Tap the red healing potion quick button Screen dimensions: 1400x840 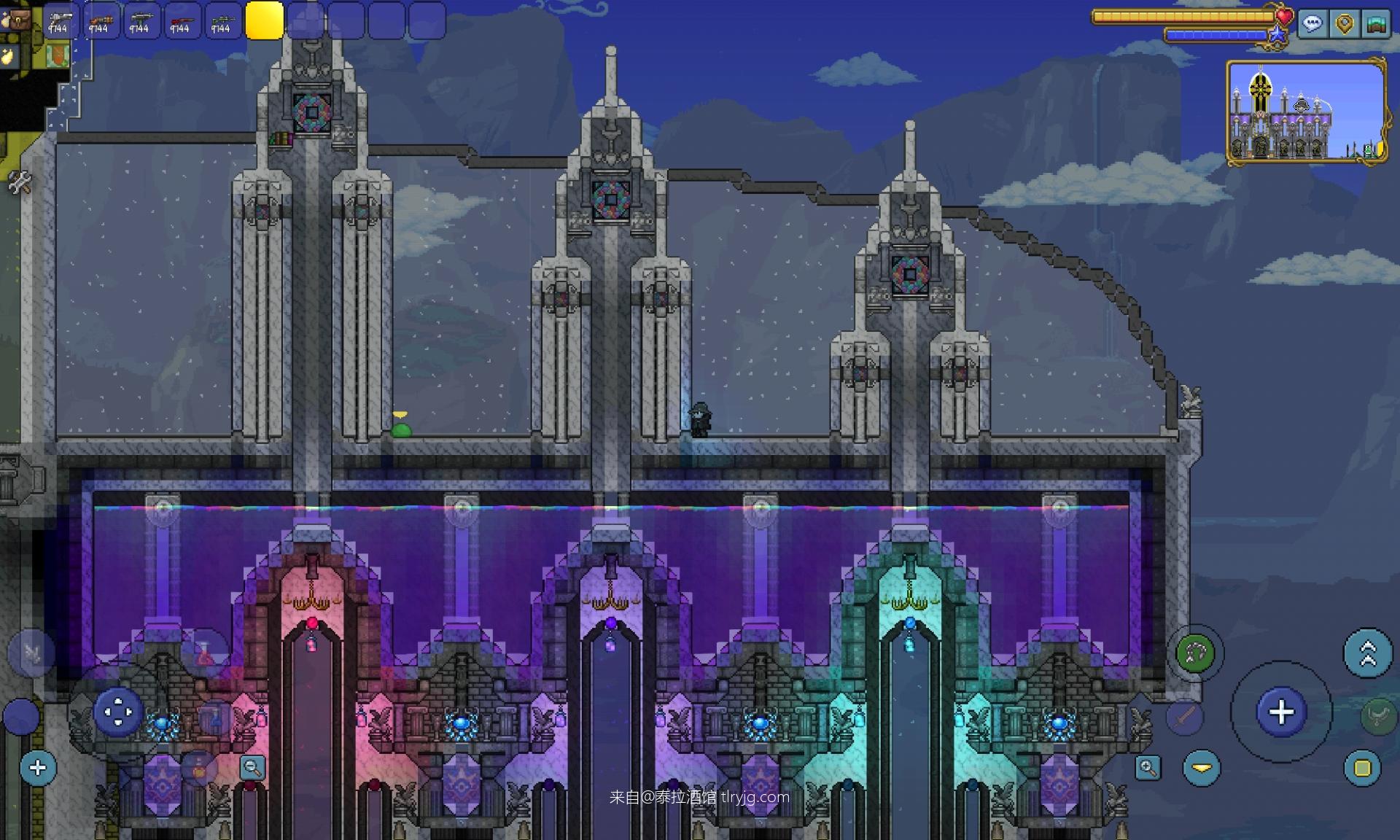(204, 653)
